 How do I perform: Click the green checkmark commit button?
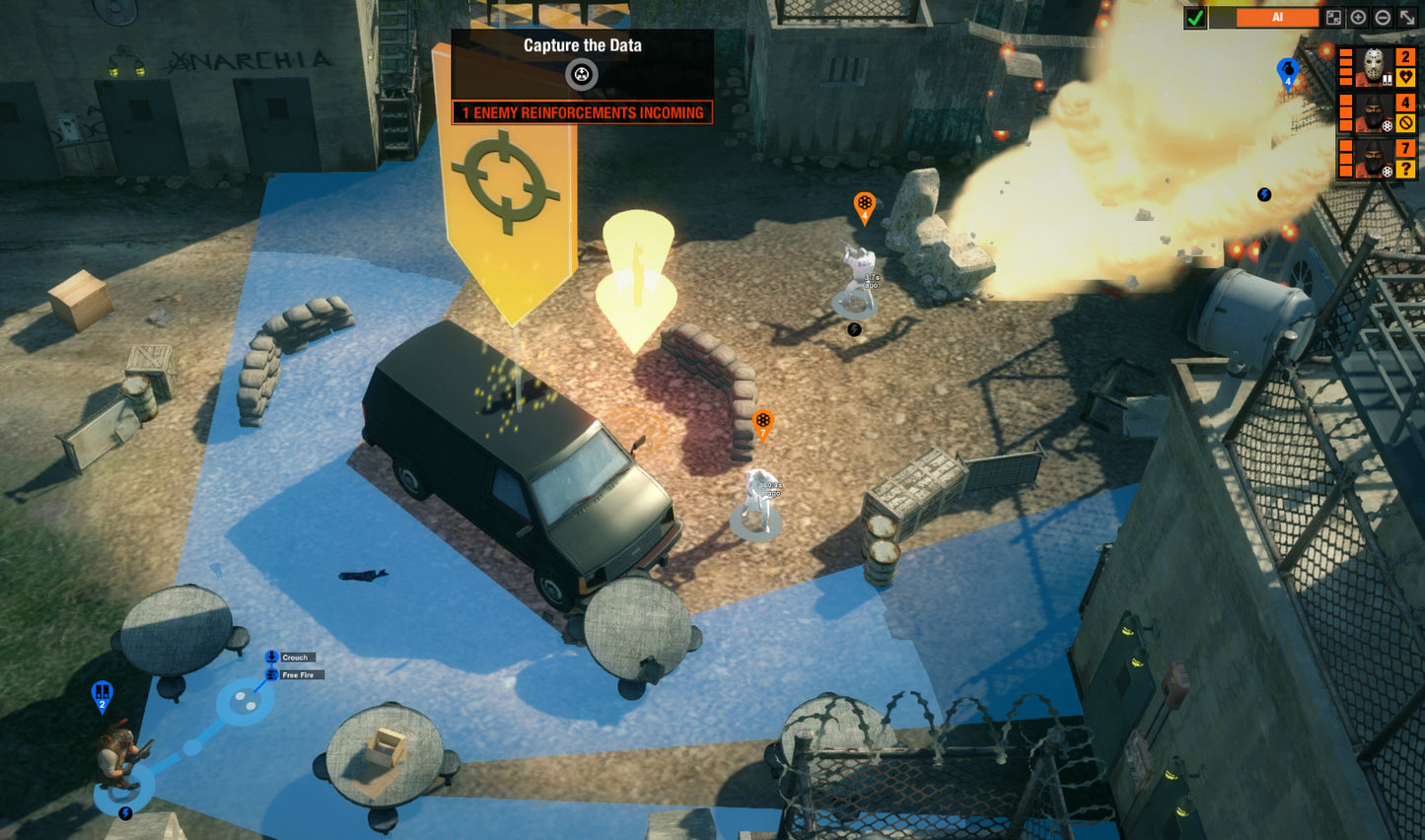[1195, 18]
